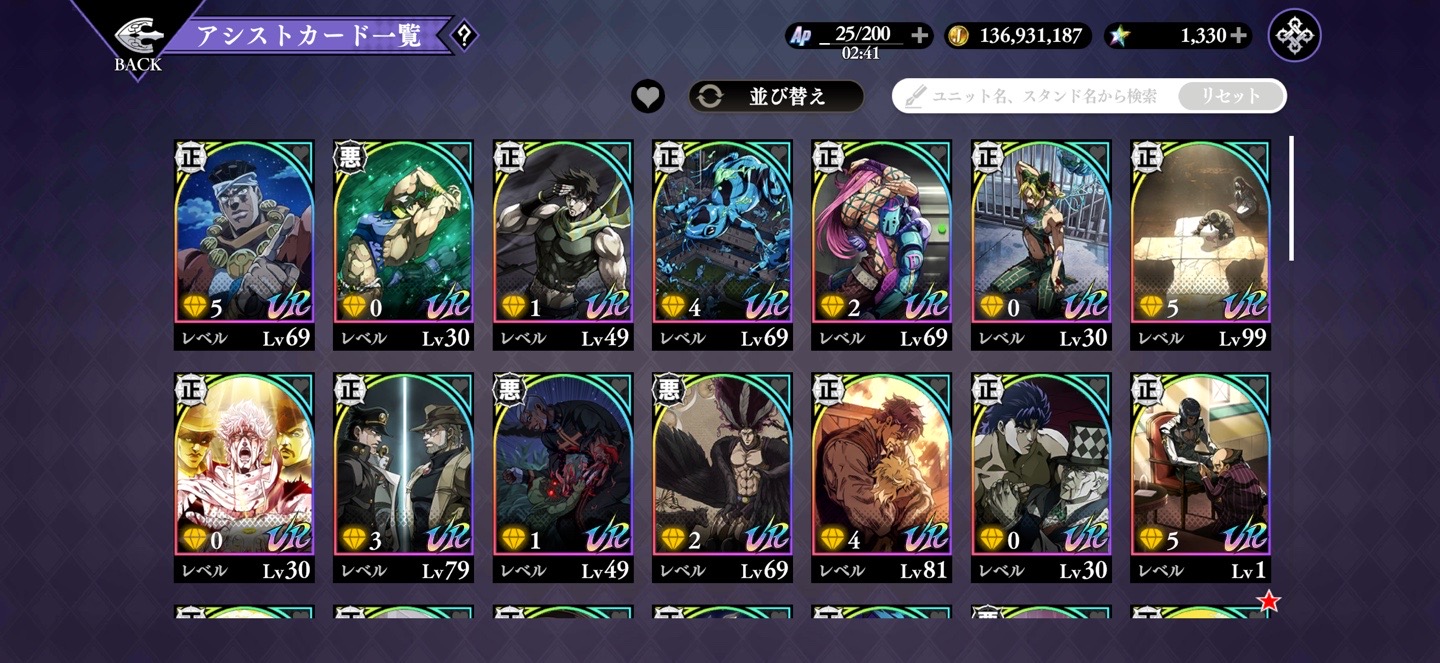This screenshot has width=1440, height=663.
Task: Select the Lv79 assist card
Action: [403, 472]
